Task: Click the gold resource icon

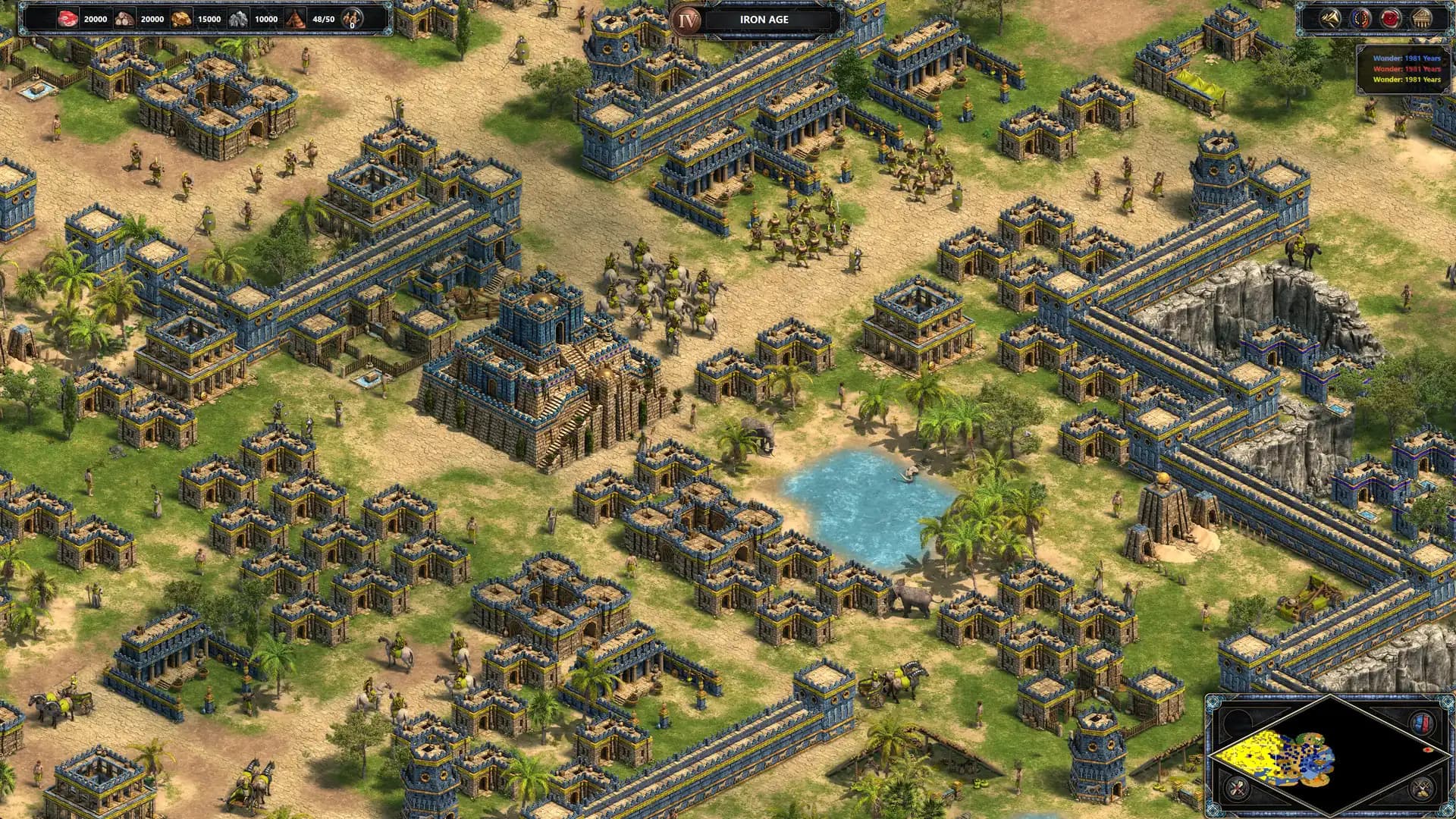Action: [180, 19]
